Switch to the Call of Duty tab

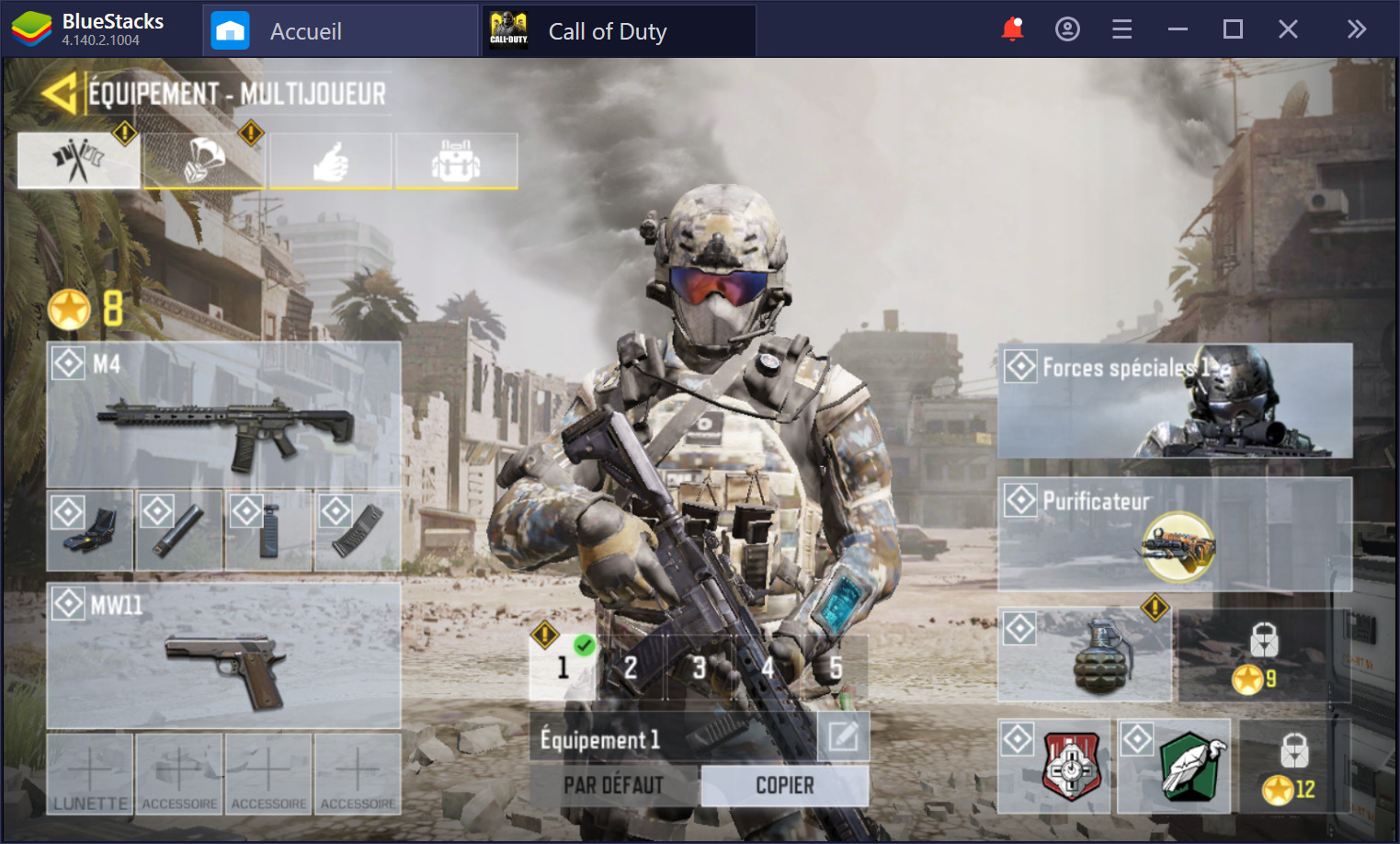[607, 30]
